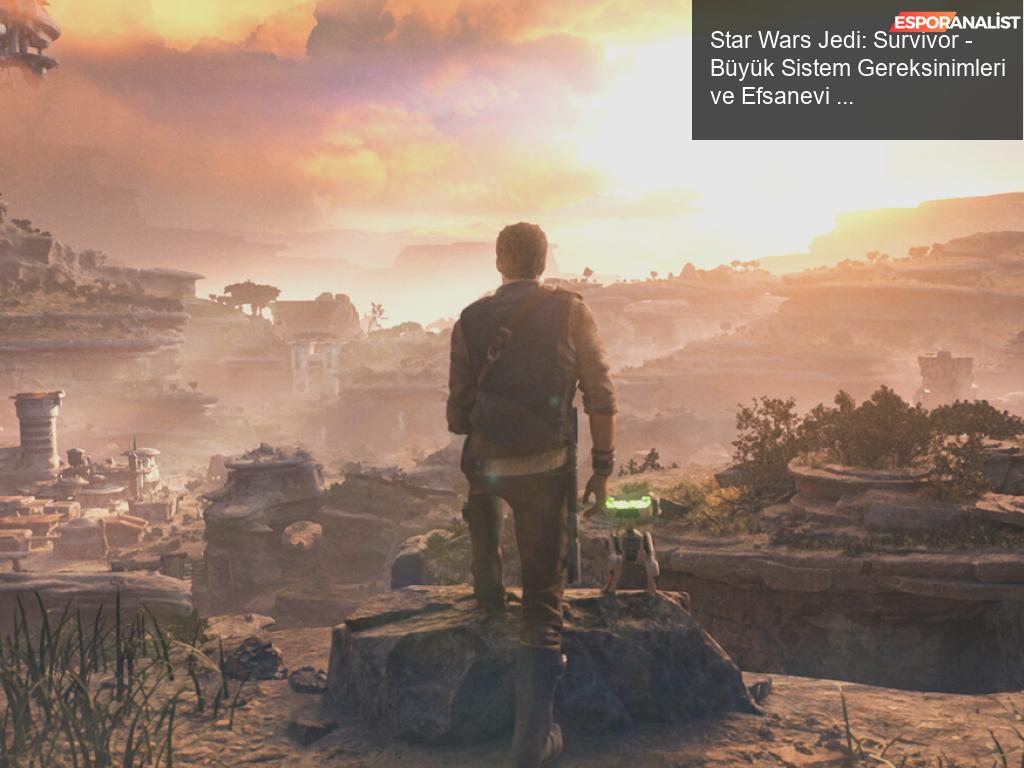Click the ESPORANALIST logo
Image resolution: width=1024 pixels, height=768 pixels.
[x=954, y=22]
